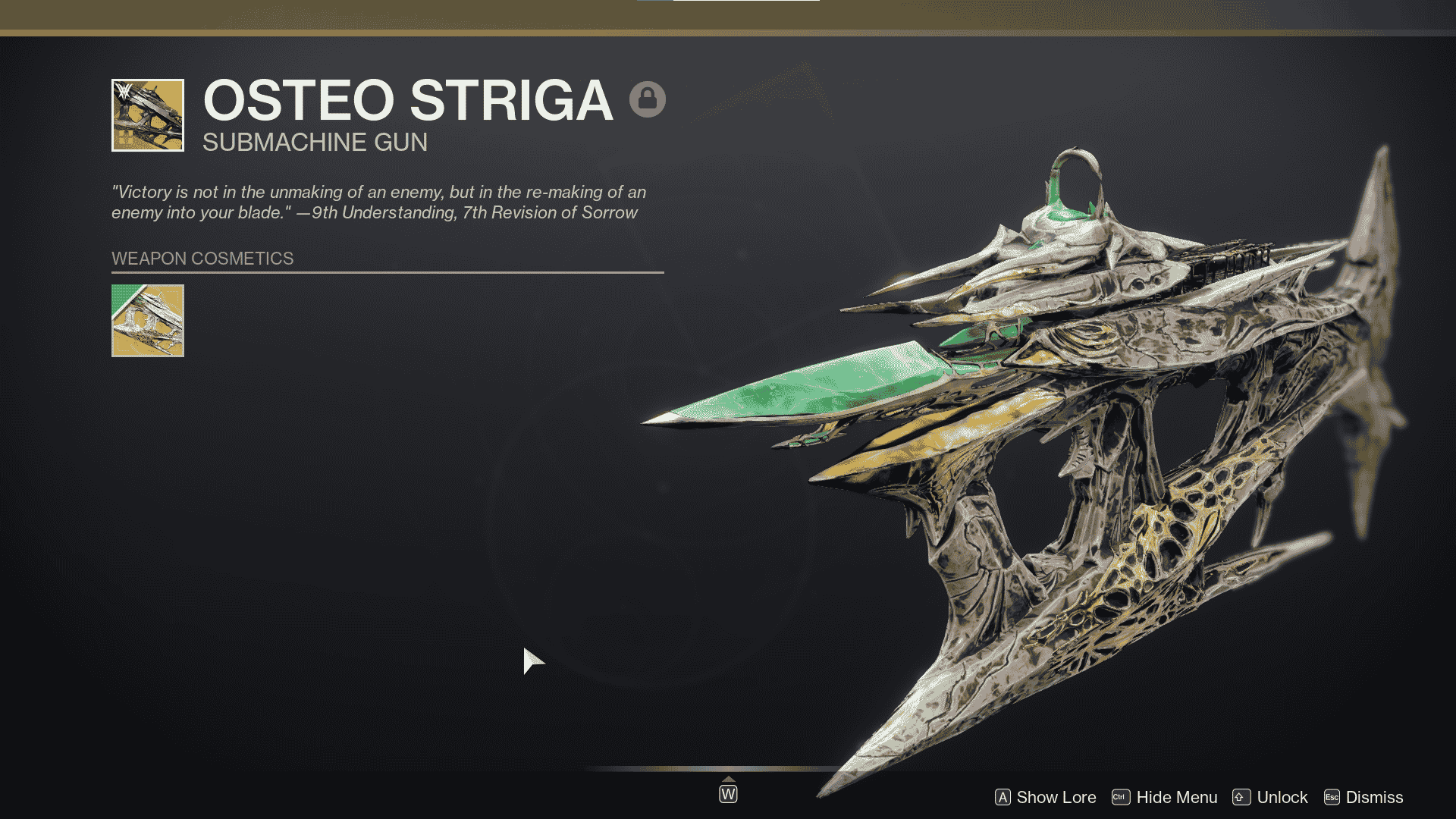Select the Osteo Striga weapon icon thumbnail

[147, 115]
